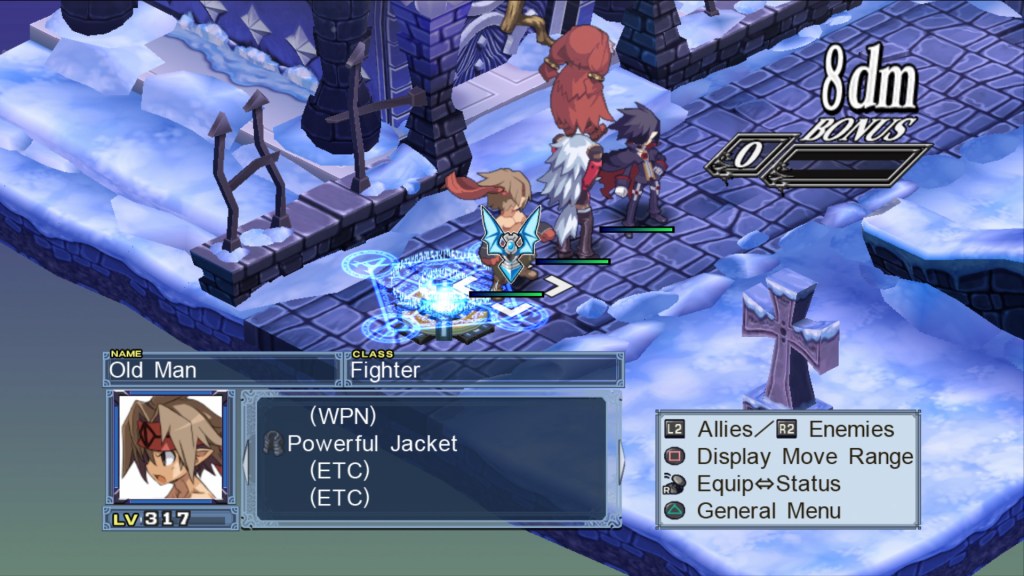Choose Display Move Range option

click(804, 457)
